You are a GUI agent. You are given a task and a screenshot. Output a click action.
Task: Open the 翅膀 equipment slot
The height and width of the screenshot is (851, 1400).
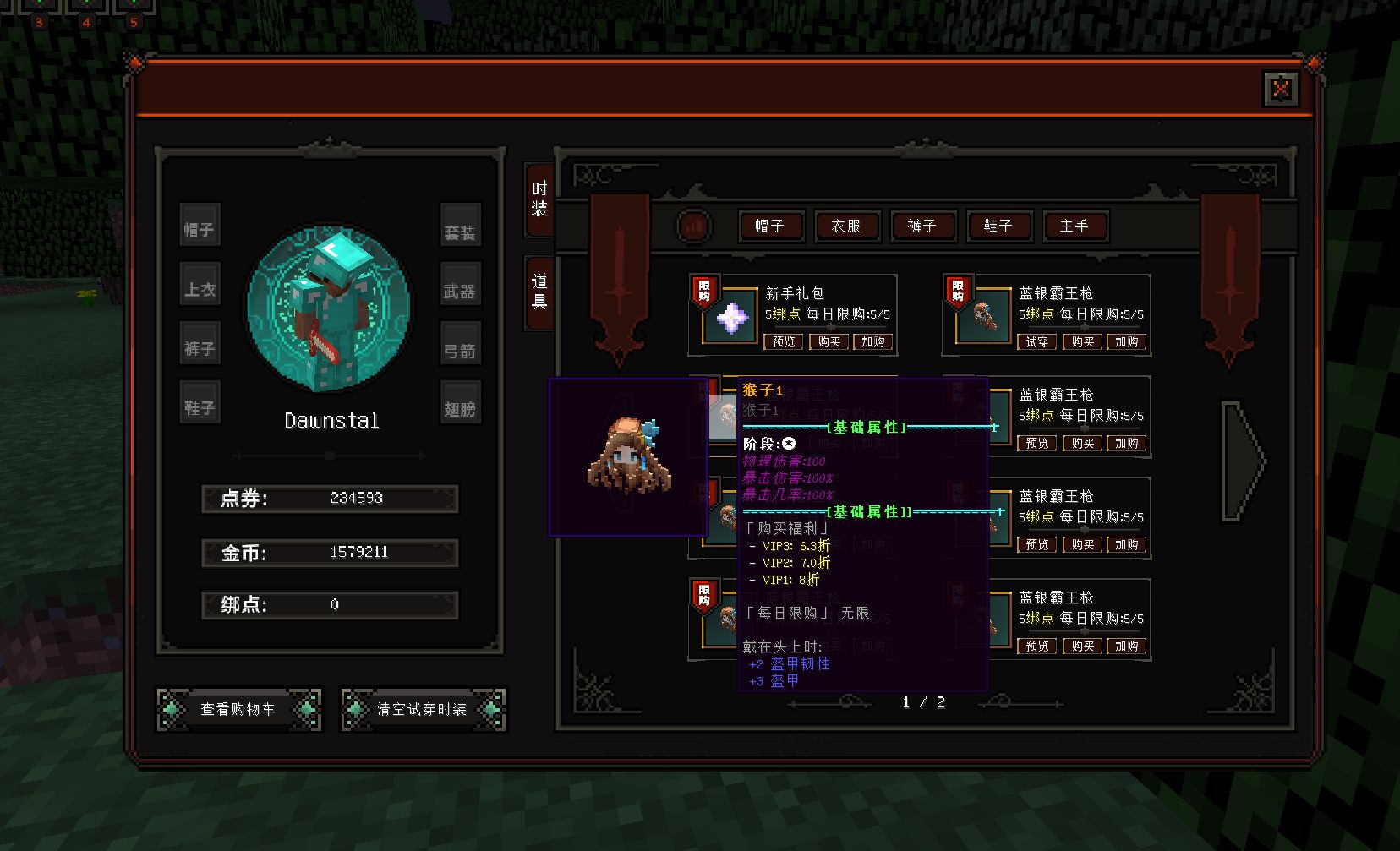[x=460, y=409]
